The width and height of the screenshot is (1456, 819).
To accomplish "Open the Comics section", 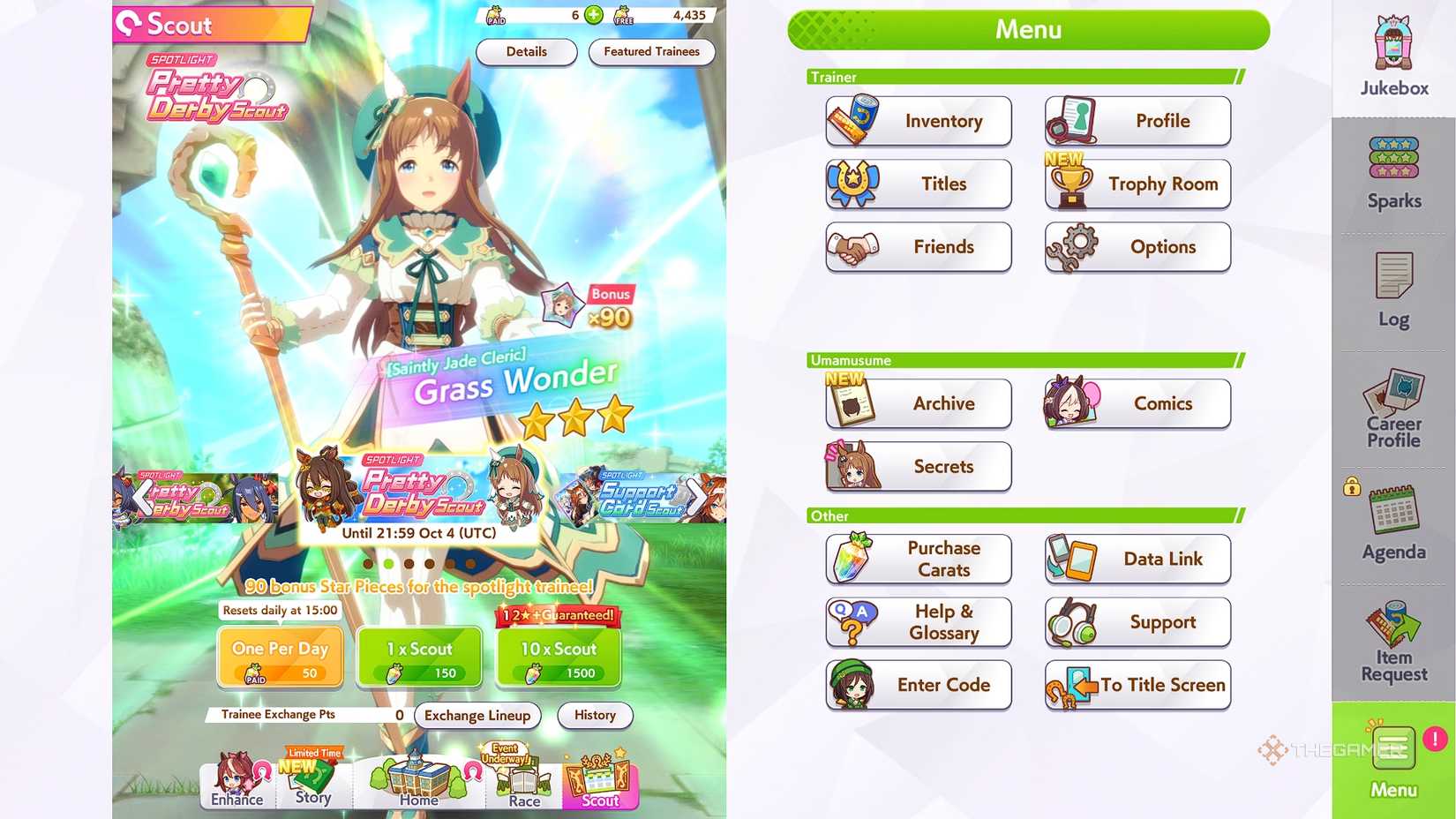I will click(1137, 403).
